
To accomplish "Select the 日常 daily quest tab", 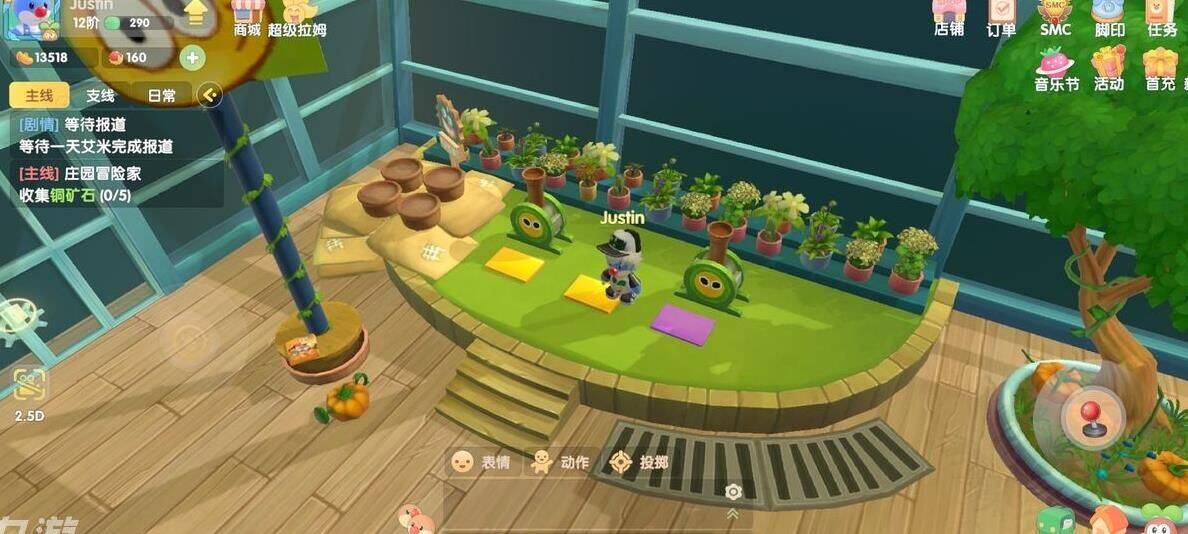I will tap(161, 96).
